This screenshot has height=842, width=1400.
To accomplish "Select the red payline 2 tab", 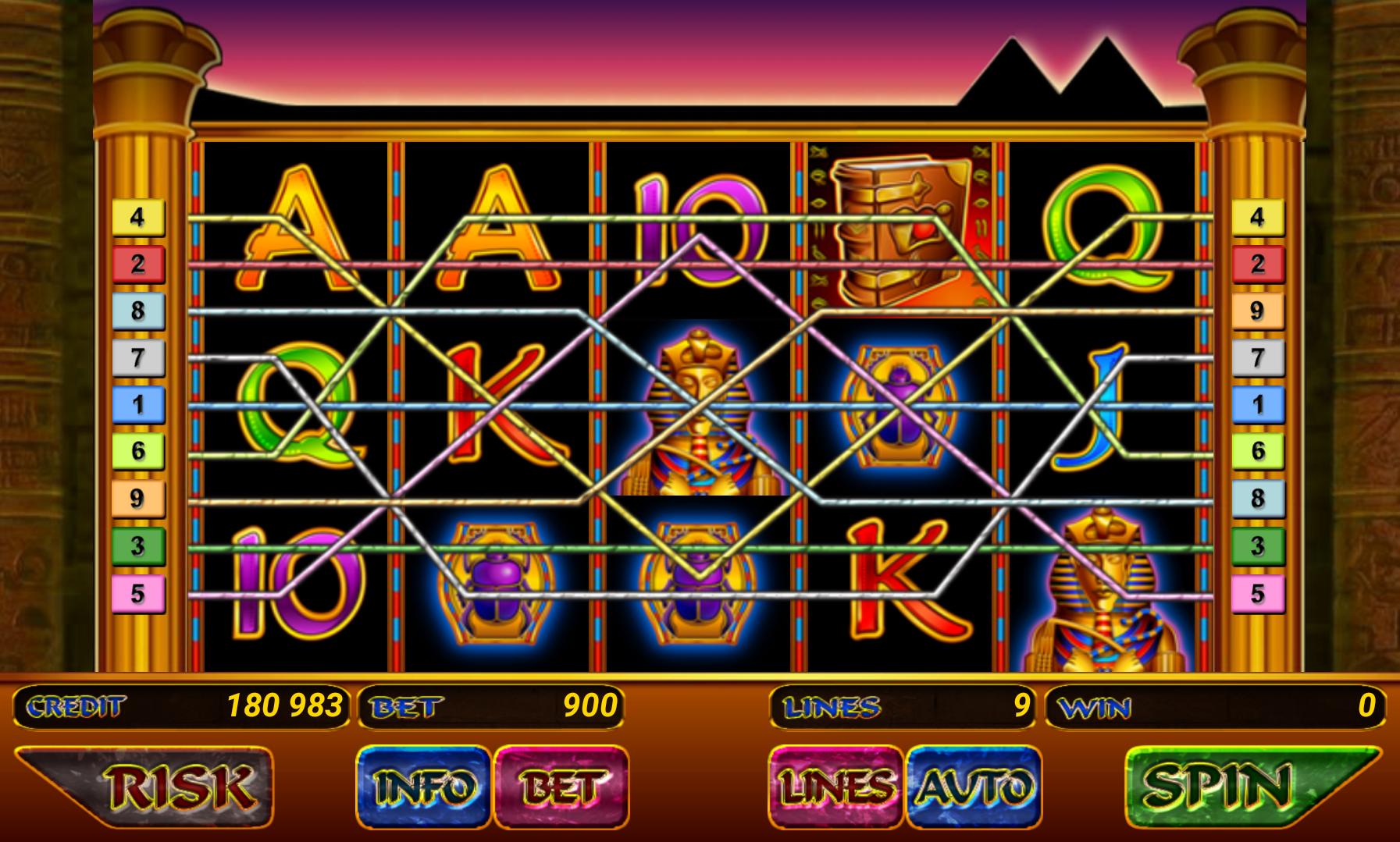I will point(139,263).
